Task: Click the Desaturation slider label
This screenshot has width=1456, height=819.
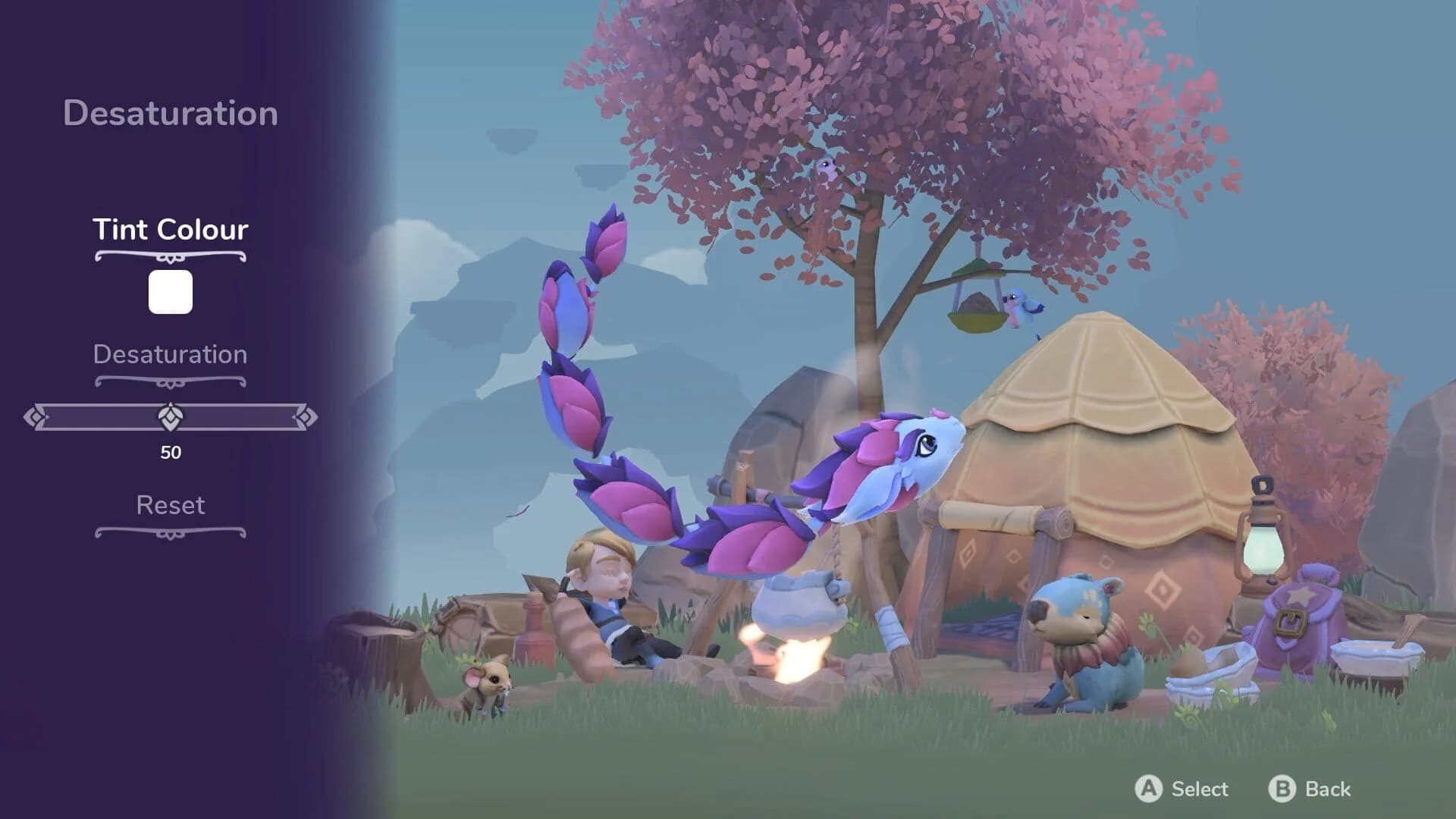Action: [x=170, y=354]
